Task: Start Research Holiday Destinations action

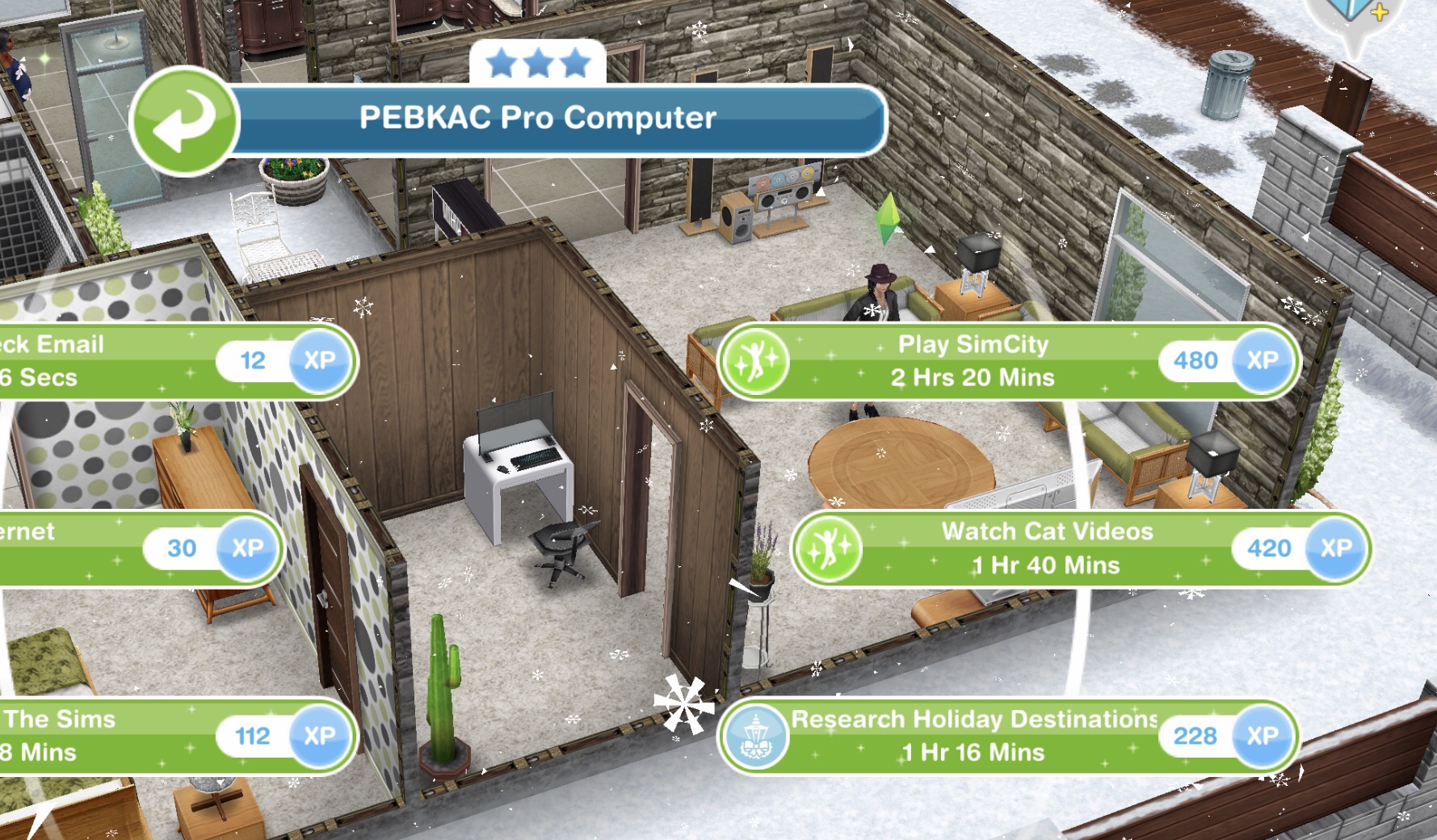Action: (973, 736)
